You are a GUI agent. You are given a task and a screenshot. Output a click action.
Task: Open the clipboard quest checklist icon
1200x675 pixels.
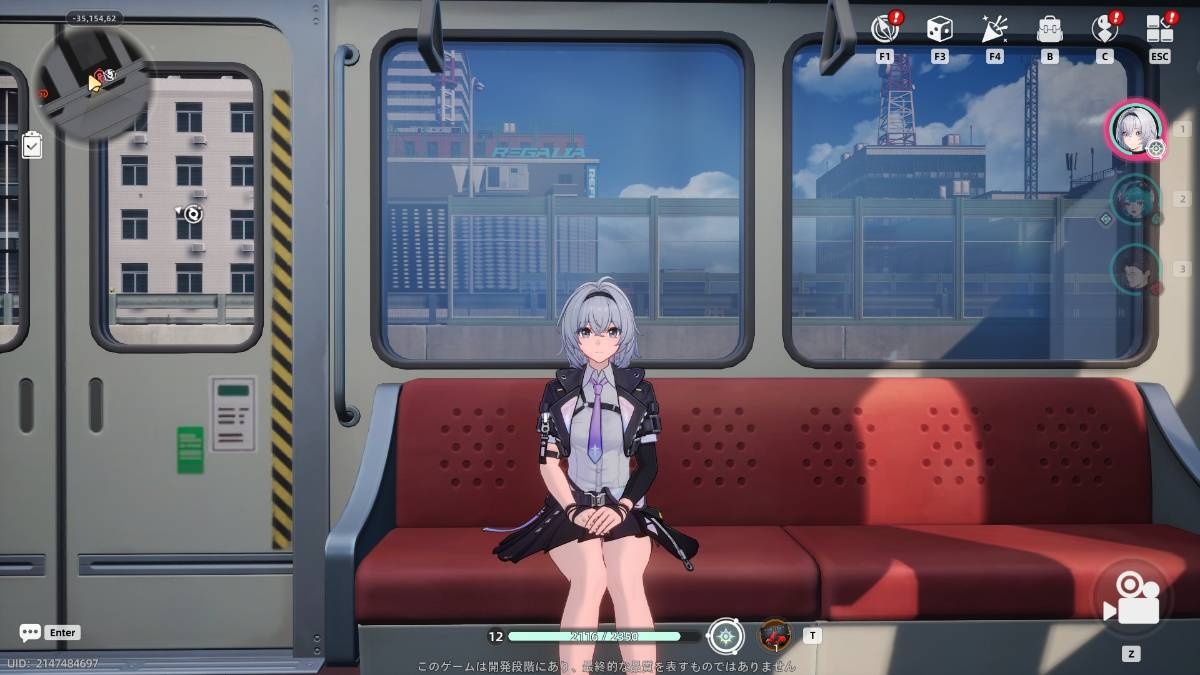coord(32,146)
